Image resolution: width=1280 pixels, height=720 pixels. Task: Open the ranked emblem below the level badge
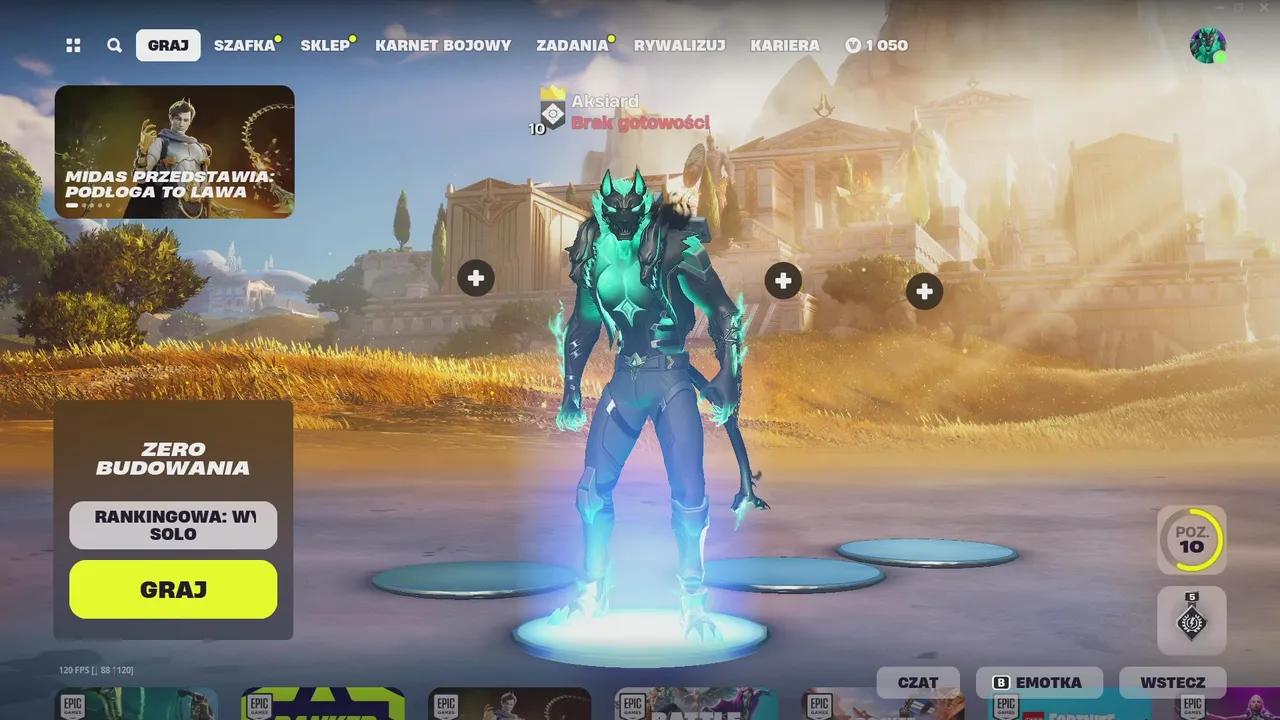tap(1192, 620)
